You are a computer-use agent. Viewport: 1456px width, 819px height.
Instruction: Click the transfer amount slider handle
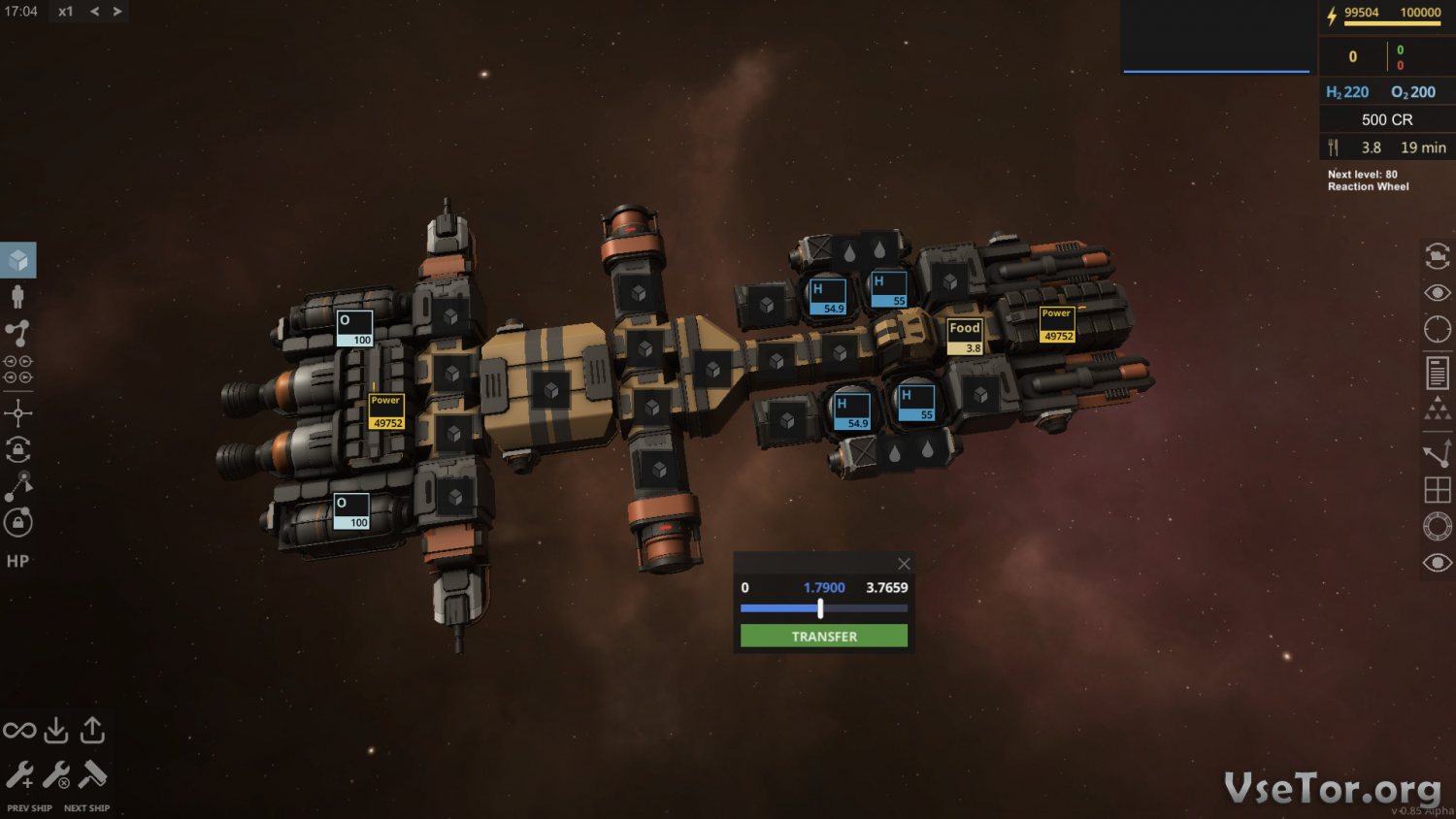pyautogui.click(x=820, y=608)
